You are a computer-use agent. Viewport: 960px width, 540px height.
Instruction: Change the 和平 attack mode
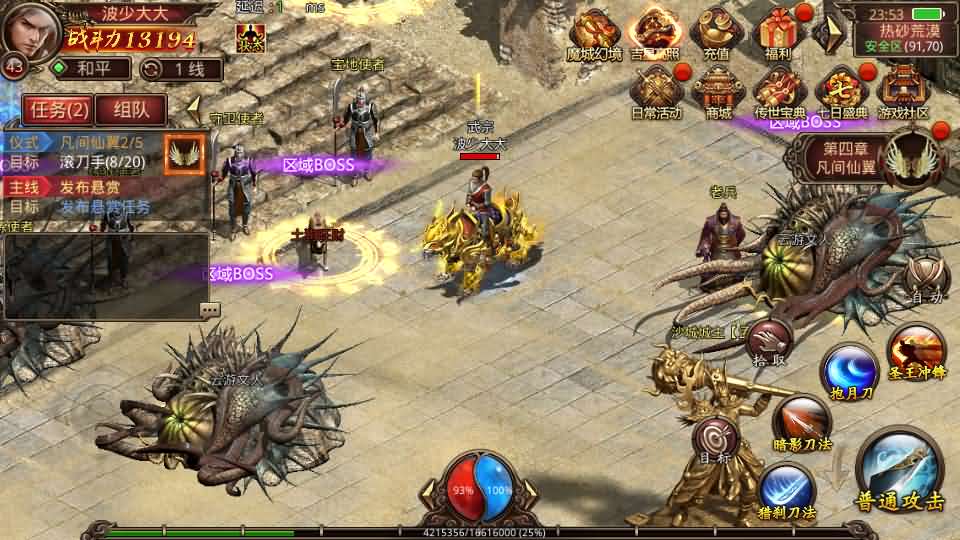point(92,69)
